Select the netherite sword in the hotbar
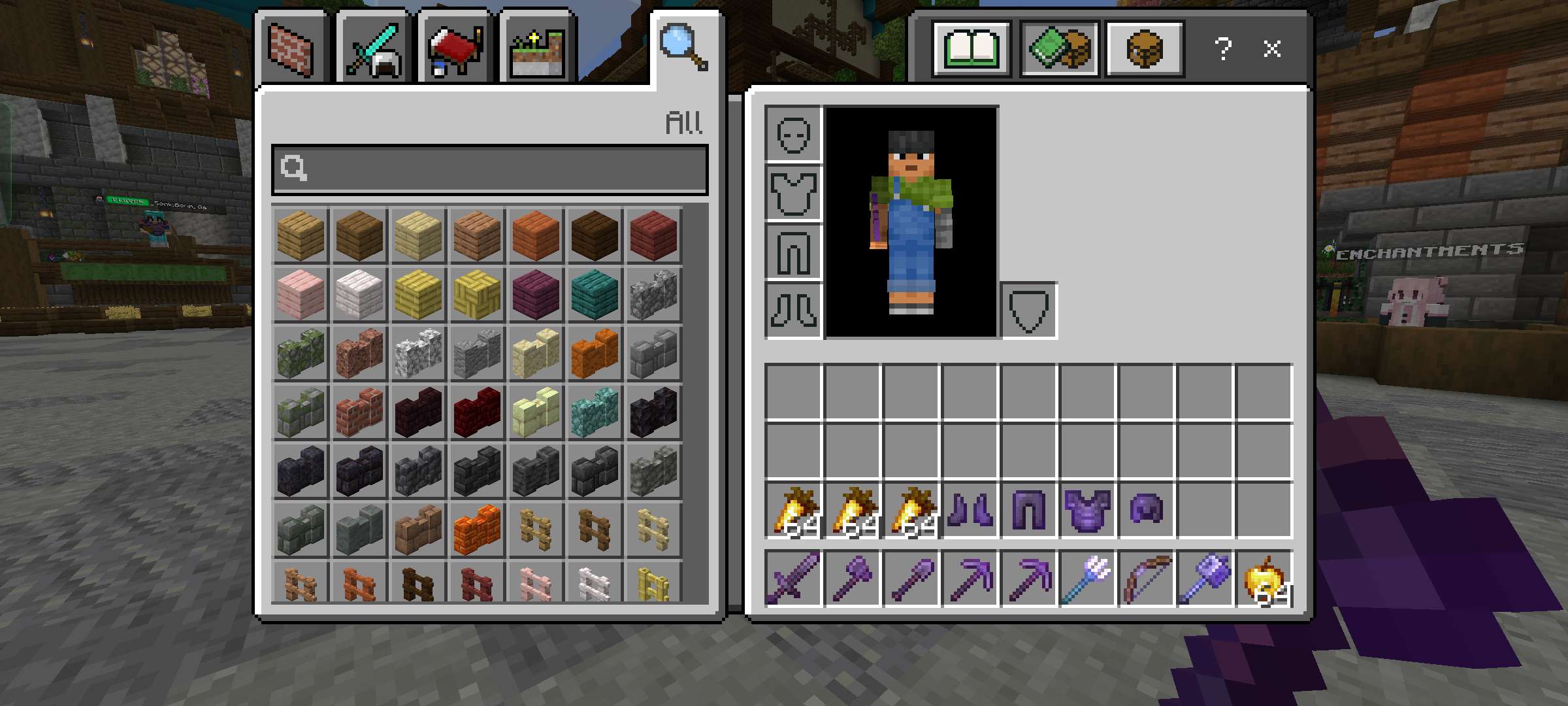 point(793,579)
